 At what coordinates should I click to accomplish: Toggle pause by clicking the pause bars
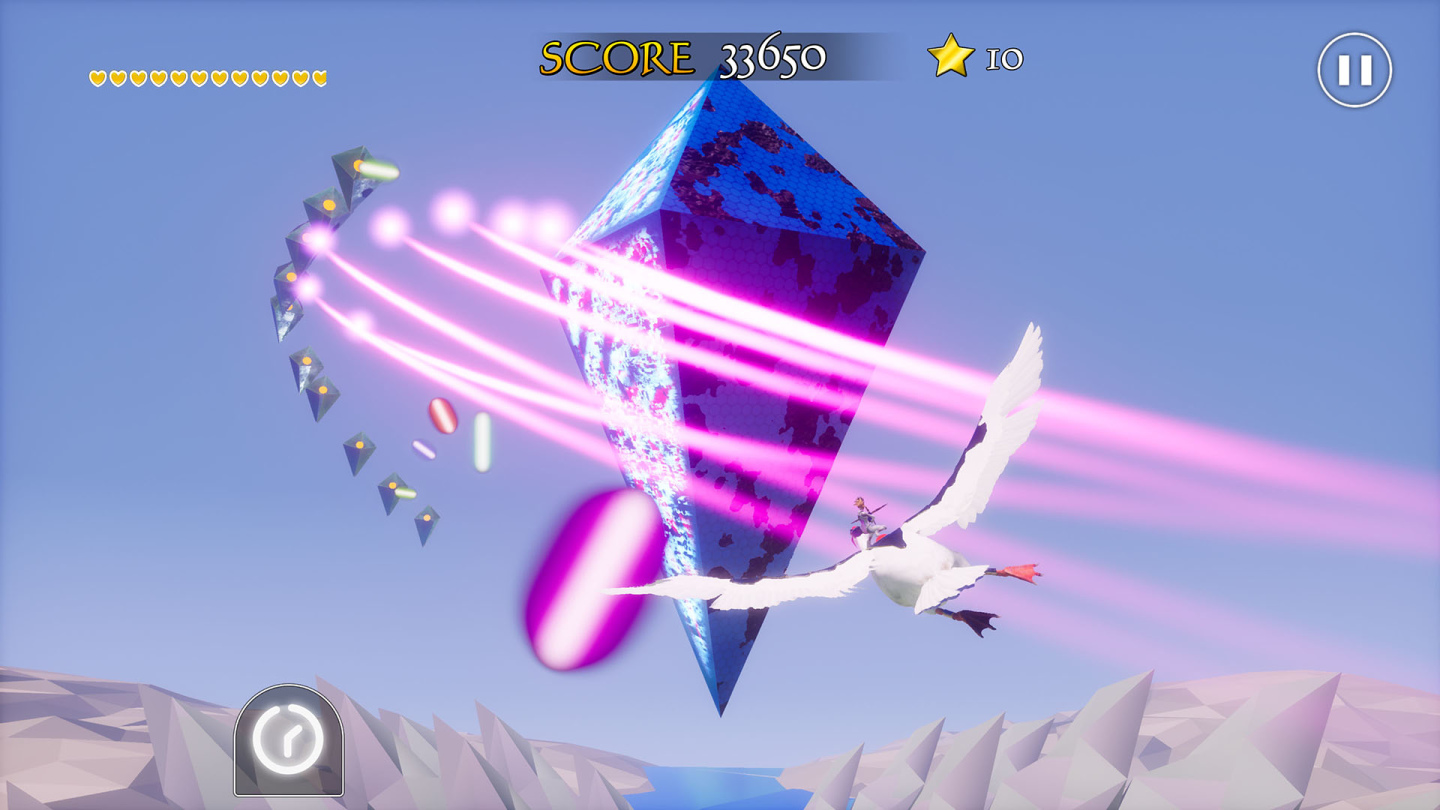coord(1355,68)
